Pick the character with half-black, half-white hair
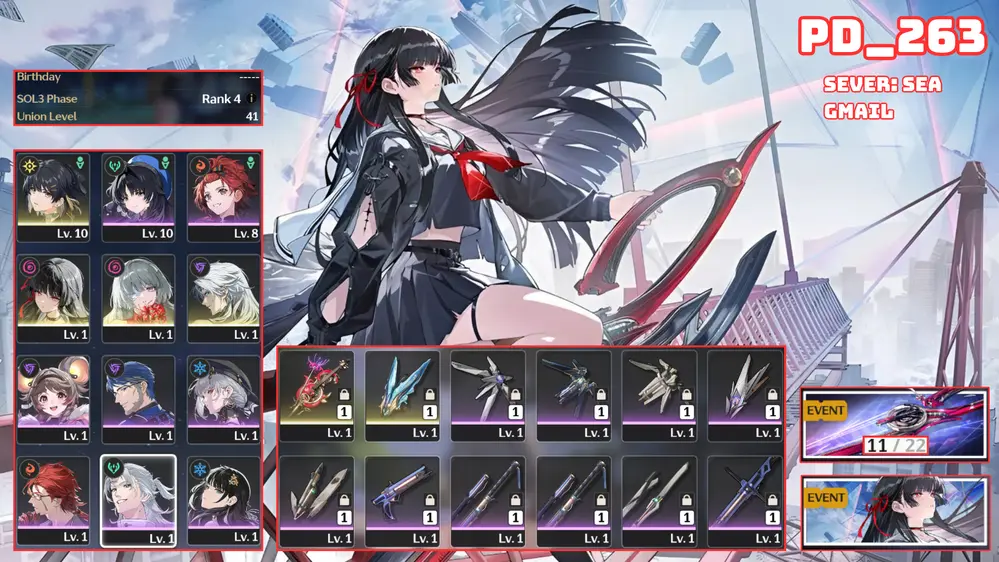 coord(53,297)
